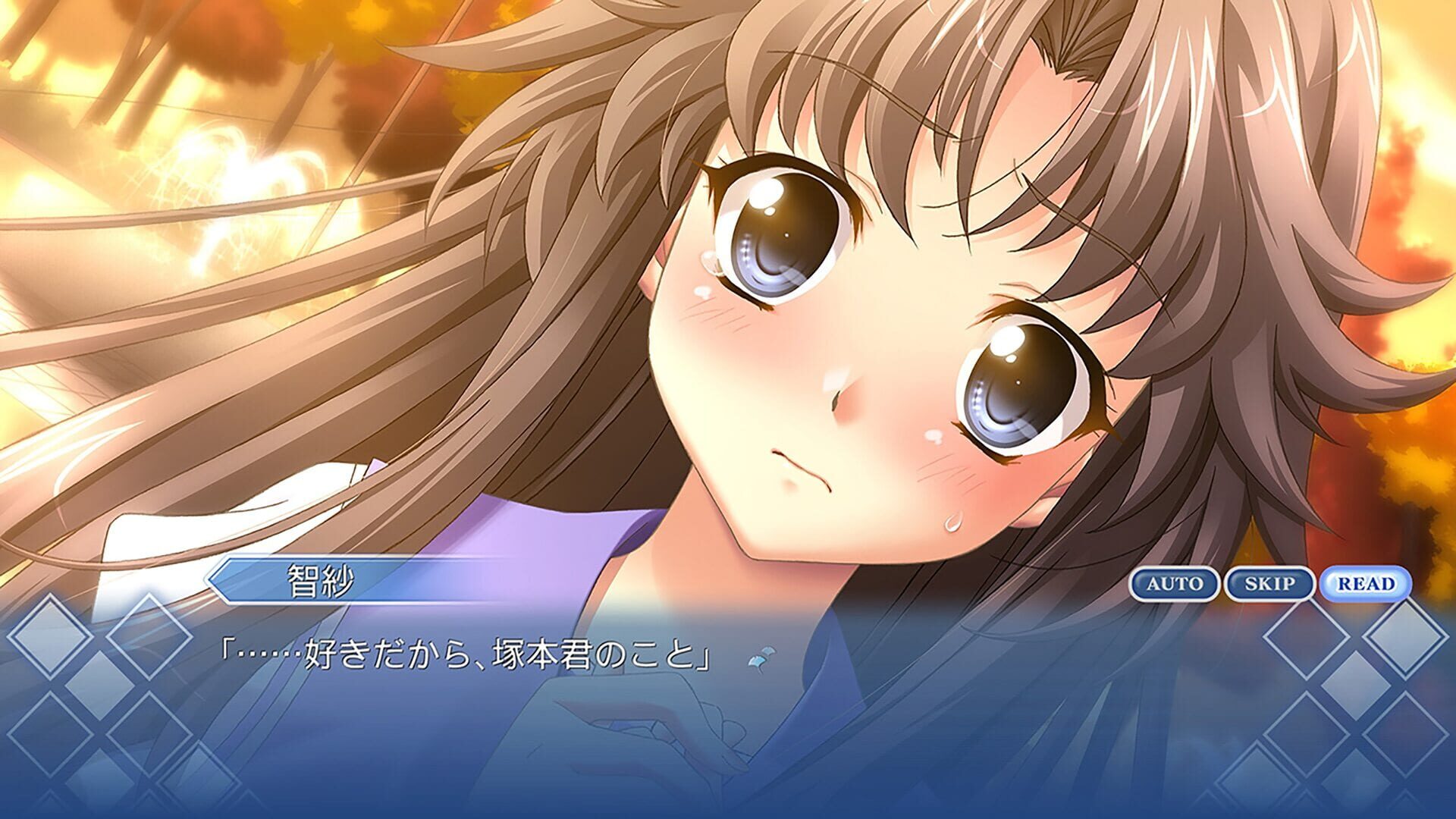Activate the SKIP button
1456x819 pixels.
(1269, 584)
